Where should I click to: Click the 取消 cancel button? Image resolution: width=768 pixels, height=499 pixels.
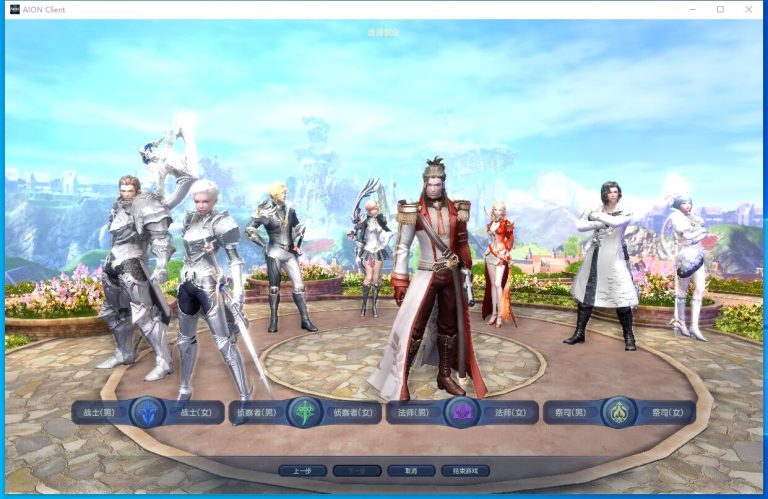click(411, 470)
